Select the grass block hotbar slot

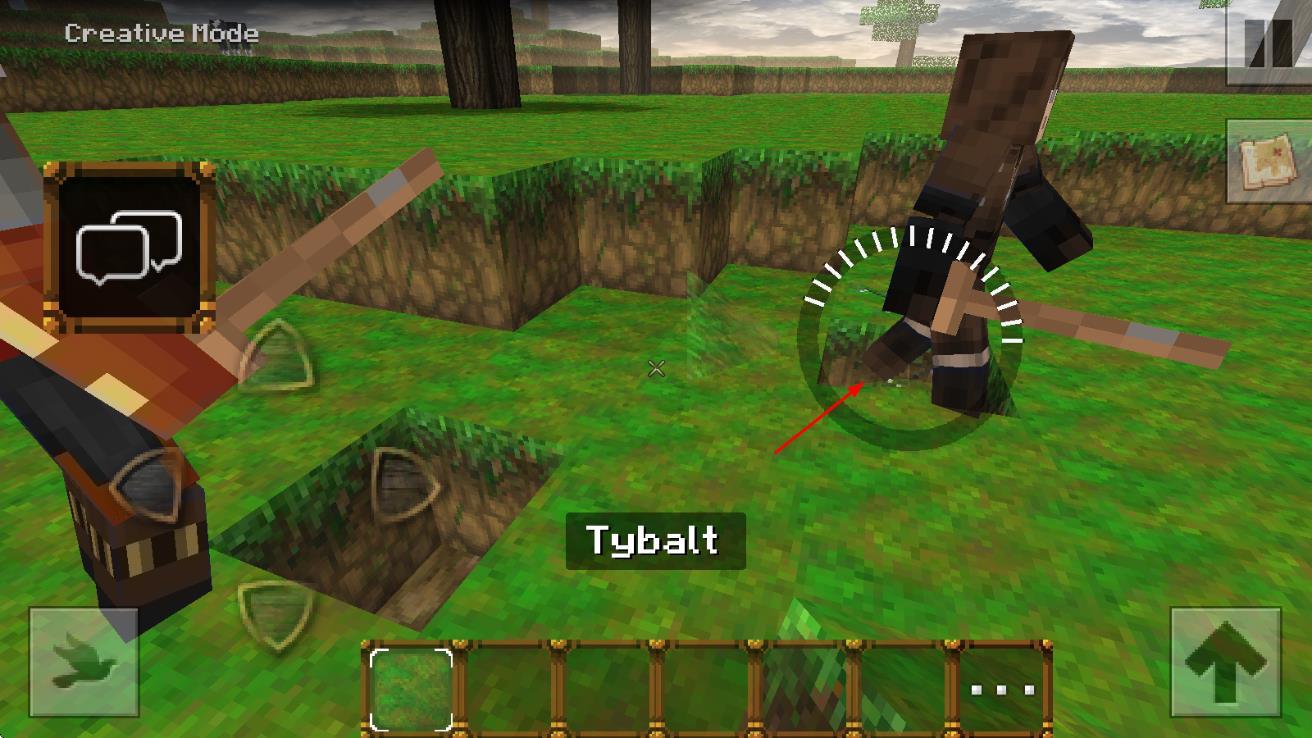pyautogui.click(x=411, y=688)
